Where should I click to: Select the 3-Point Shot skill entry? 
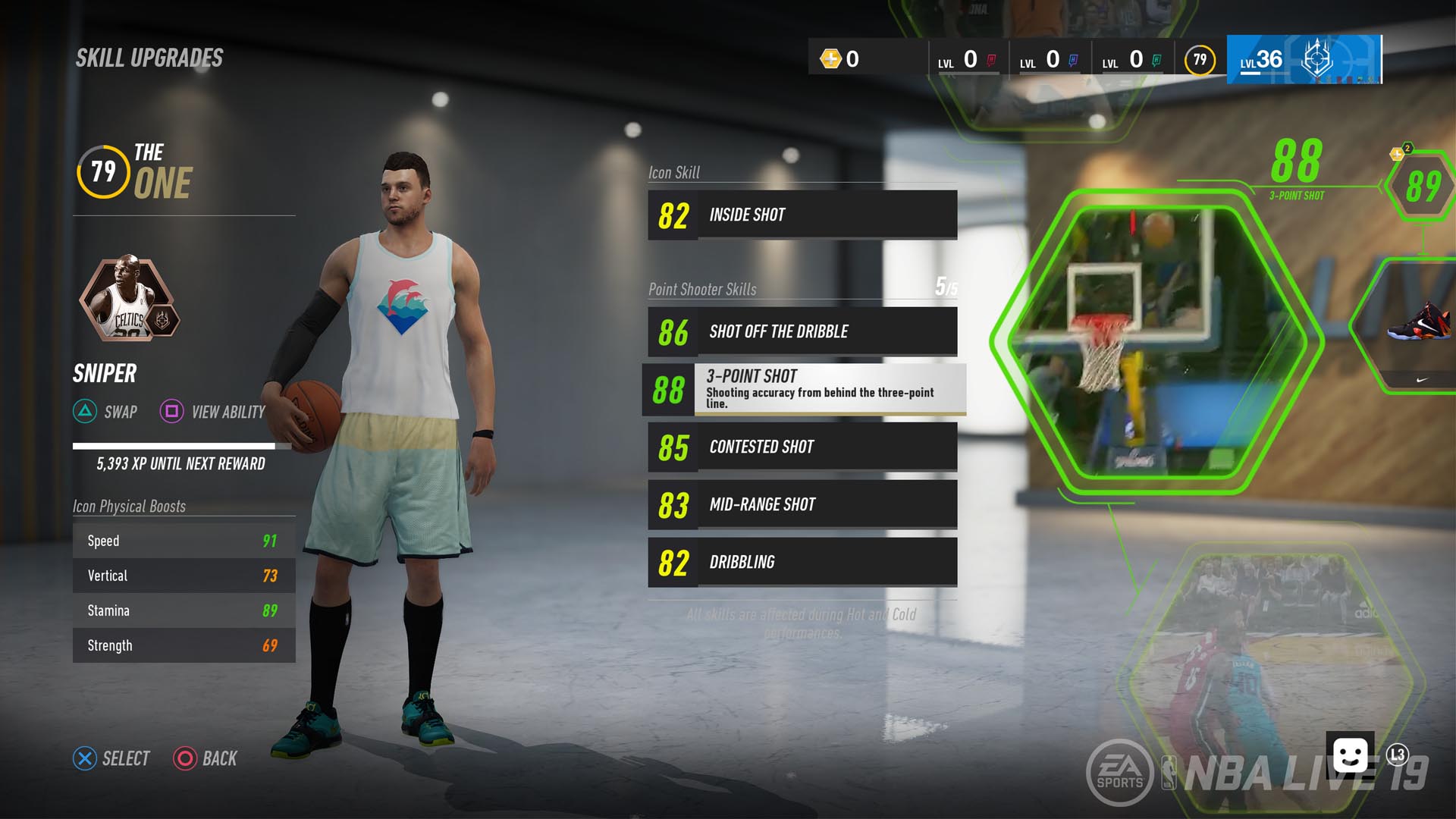point(801,390)
